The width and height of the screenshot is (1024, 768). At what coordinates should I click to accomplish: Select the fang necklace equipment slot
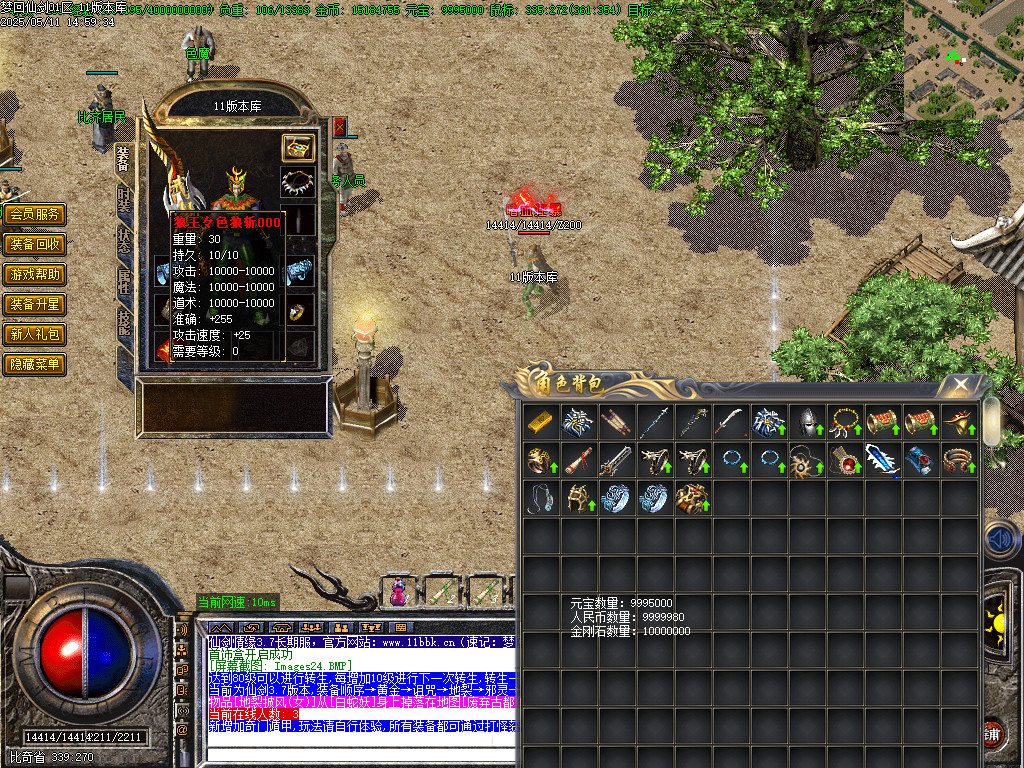click(x=298, y=183)
